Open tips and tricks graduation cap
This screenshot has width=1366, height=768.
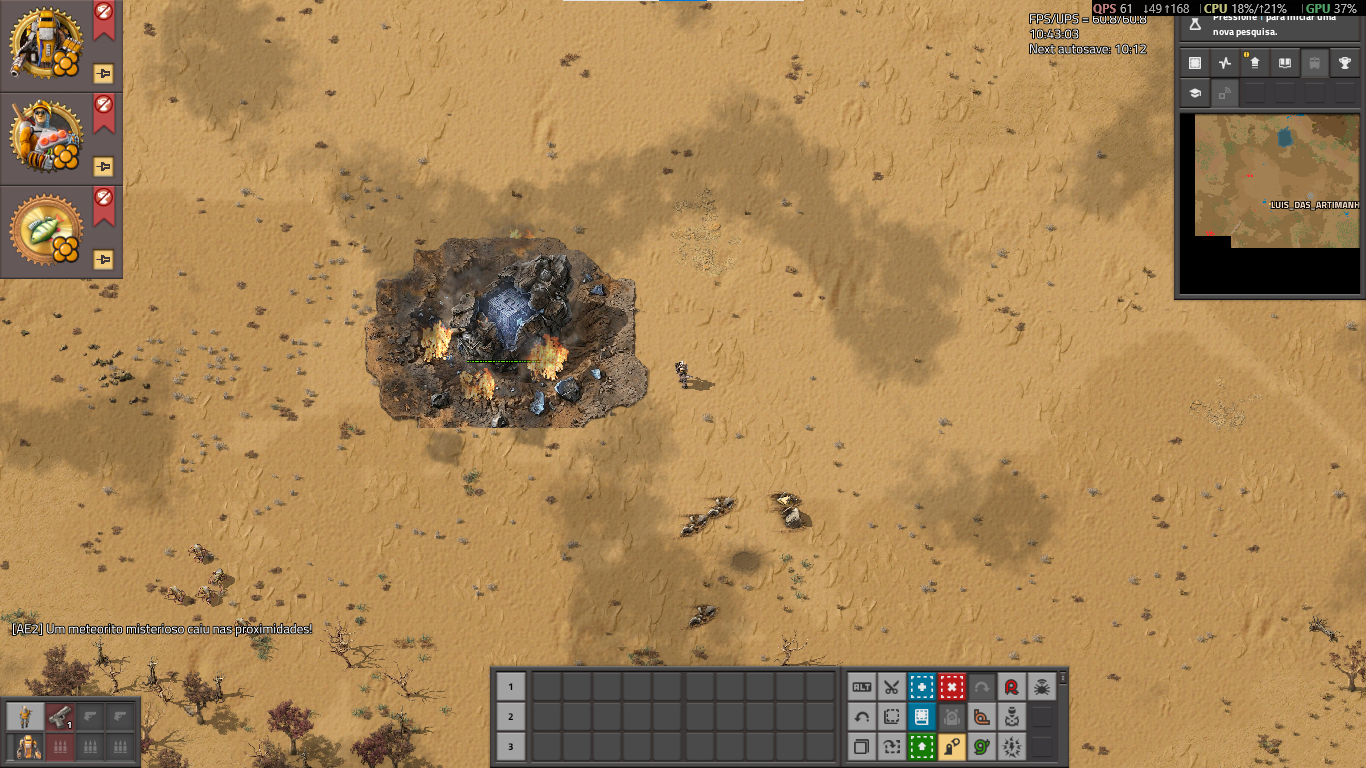click(1194, 93)
